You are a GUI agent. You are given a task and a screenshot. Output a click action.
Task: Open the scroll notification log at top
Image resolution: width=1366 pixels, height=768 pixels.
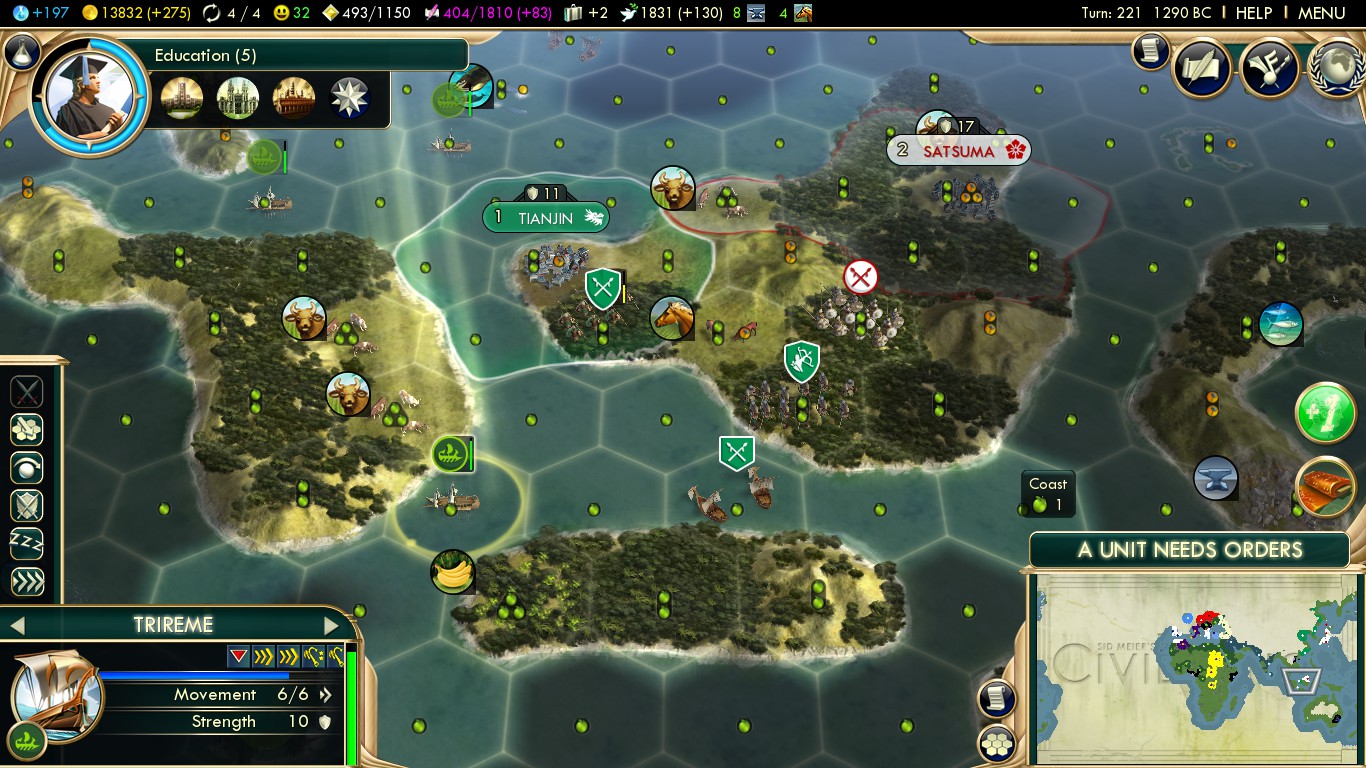[1151, 51]
